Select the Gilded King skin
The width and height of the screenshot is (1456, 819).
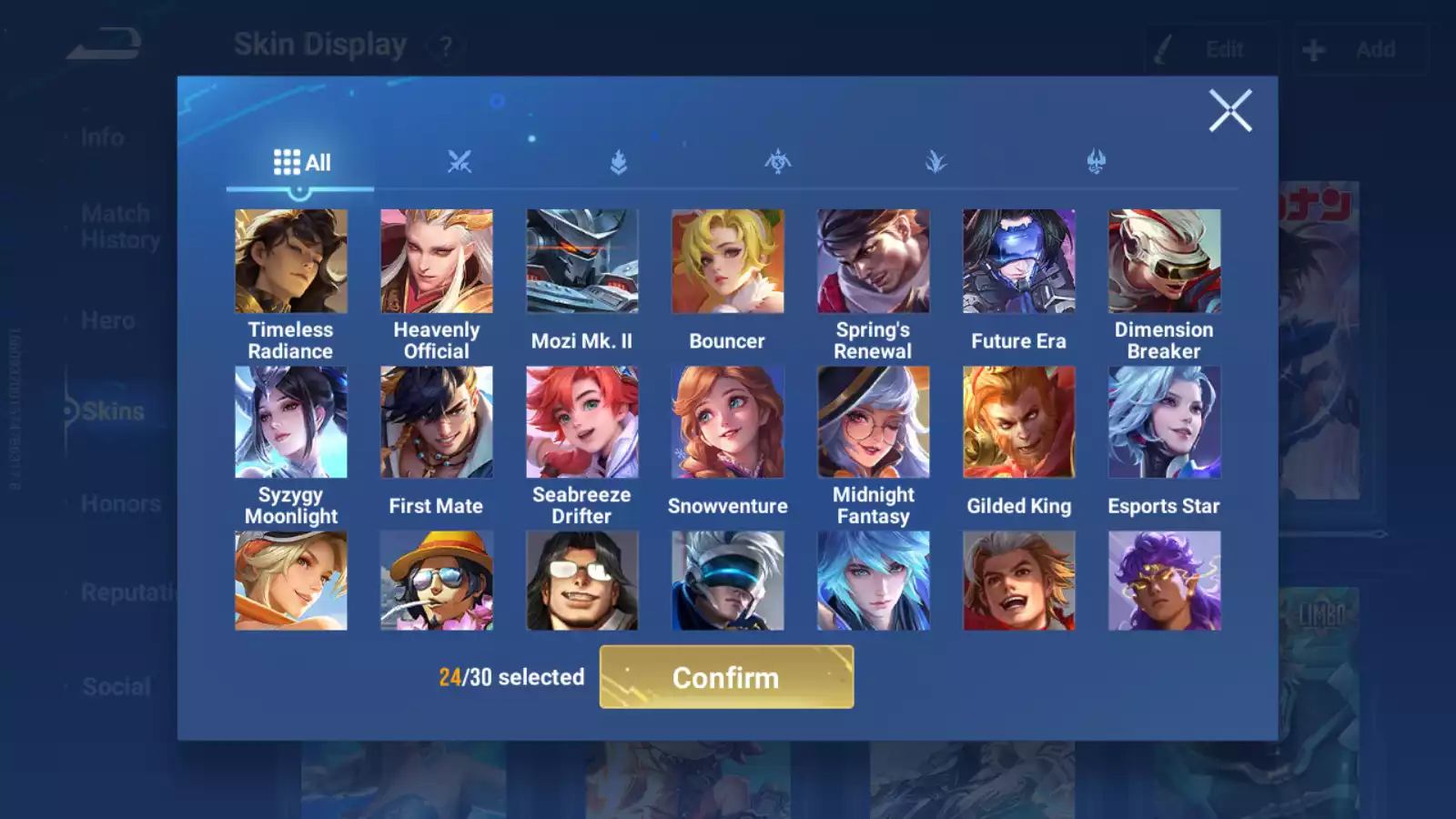(1018, 422)
